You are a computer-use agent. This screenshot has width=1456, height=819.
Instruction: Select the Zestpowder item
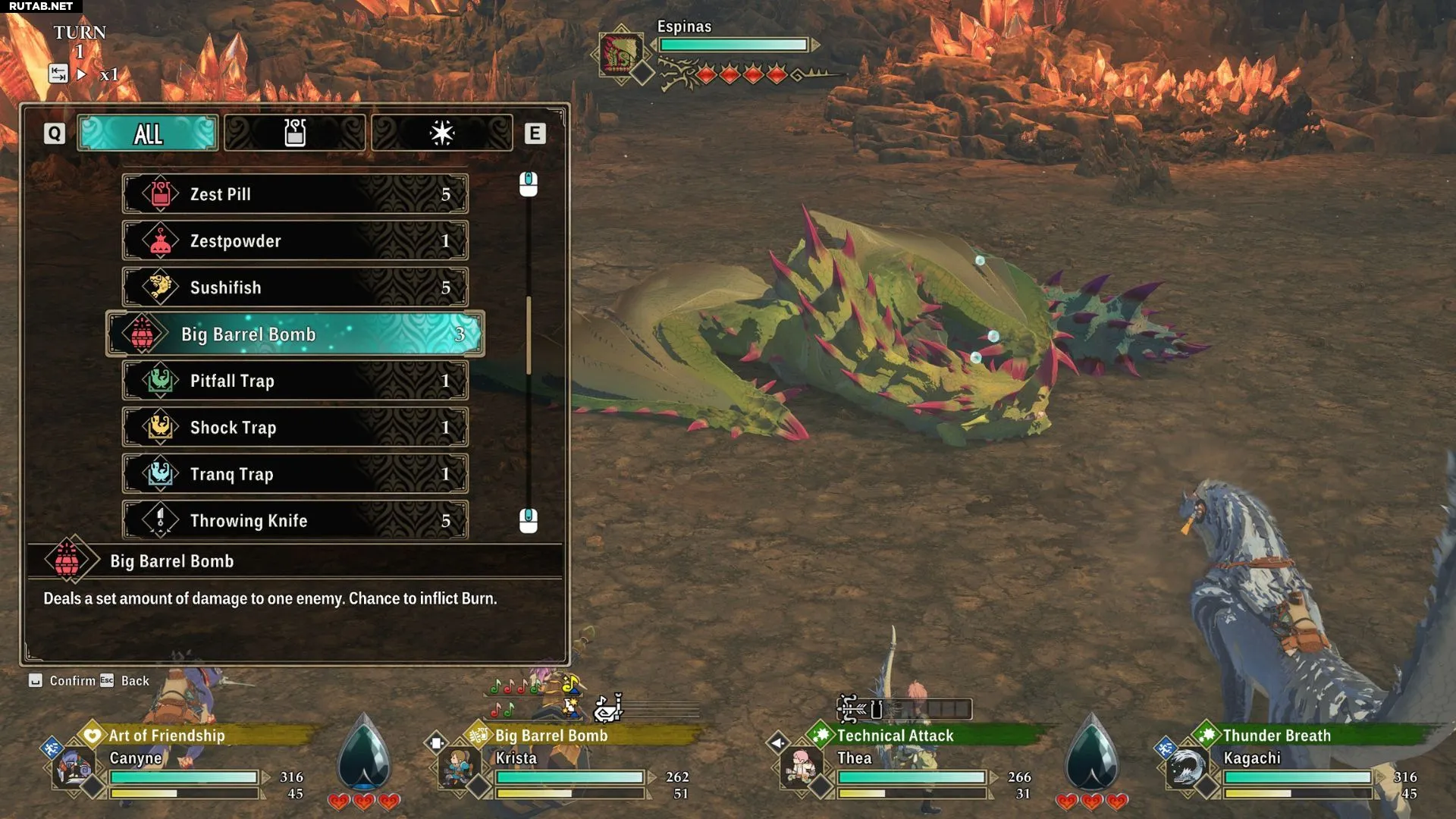point(295,241)
